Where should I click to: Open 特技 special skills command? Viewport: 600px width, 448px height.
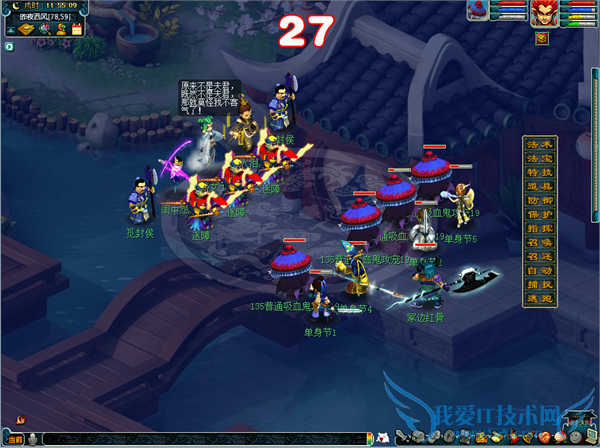(538, 172)
